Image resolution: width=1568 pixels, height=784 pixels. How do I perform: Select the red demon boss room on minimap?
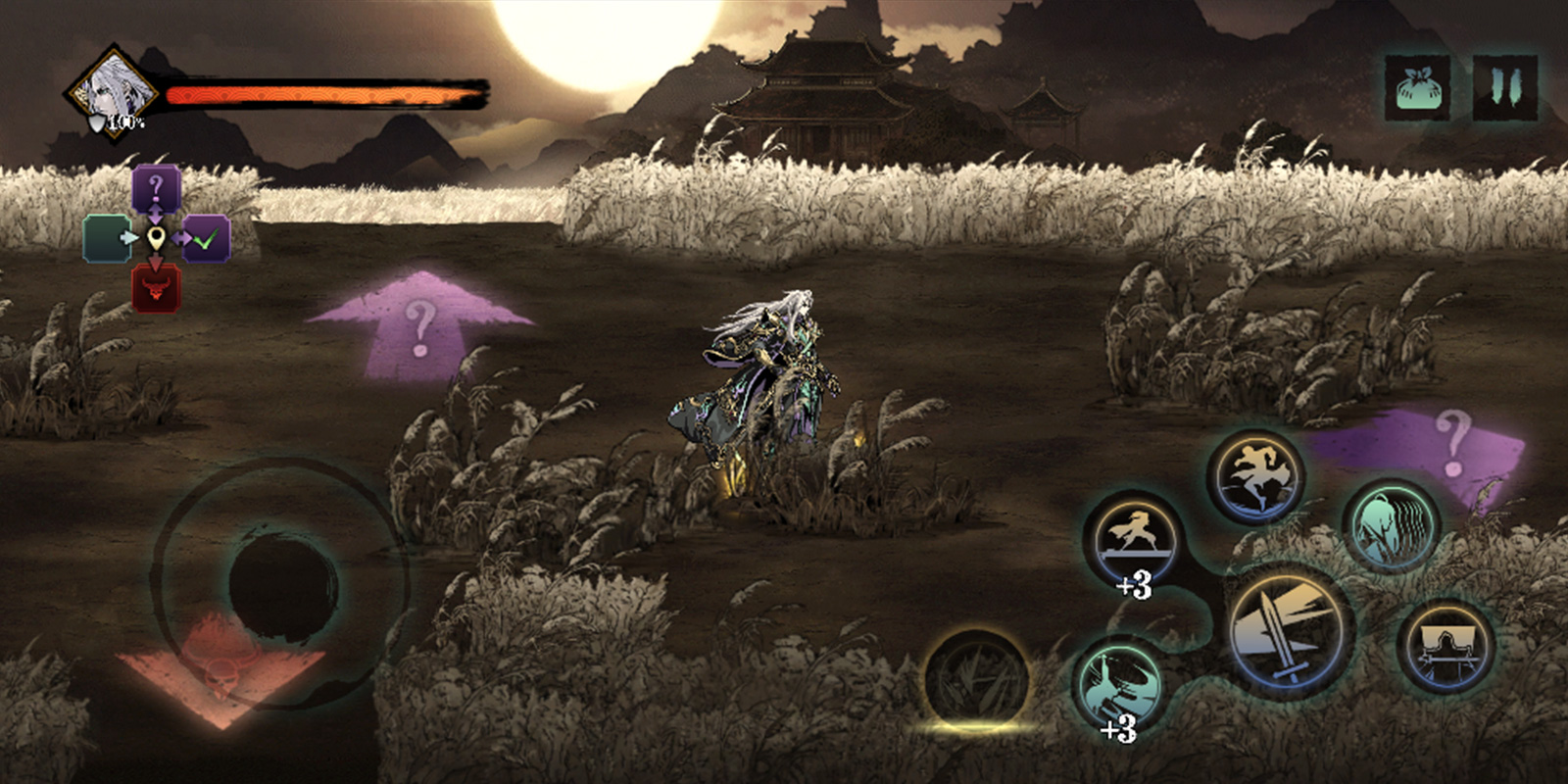coord(156,289)
